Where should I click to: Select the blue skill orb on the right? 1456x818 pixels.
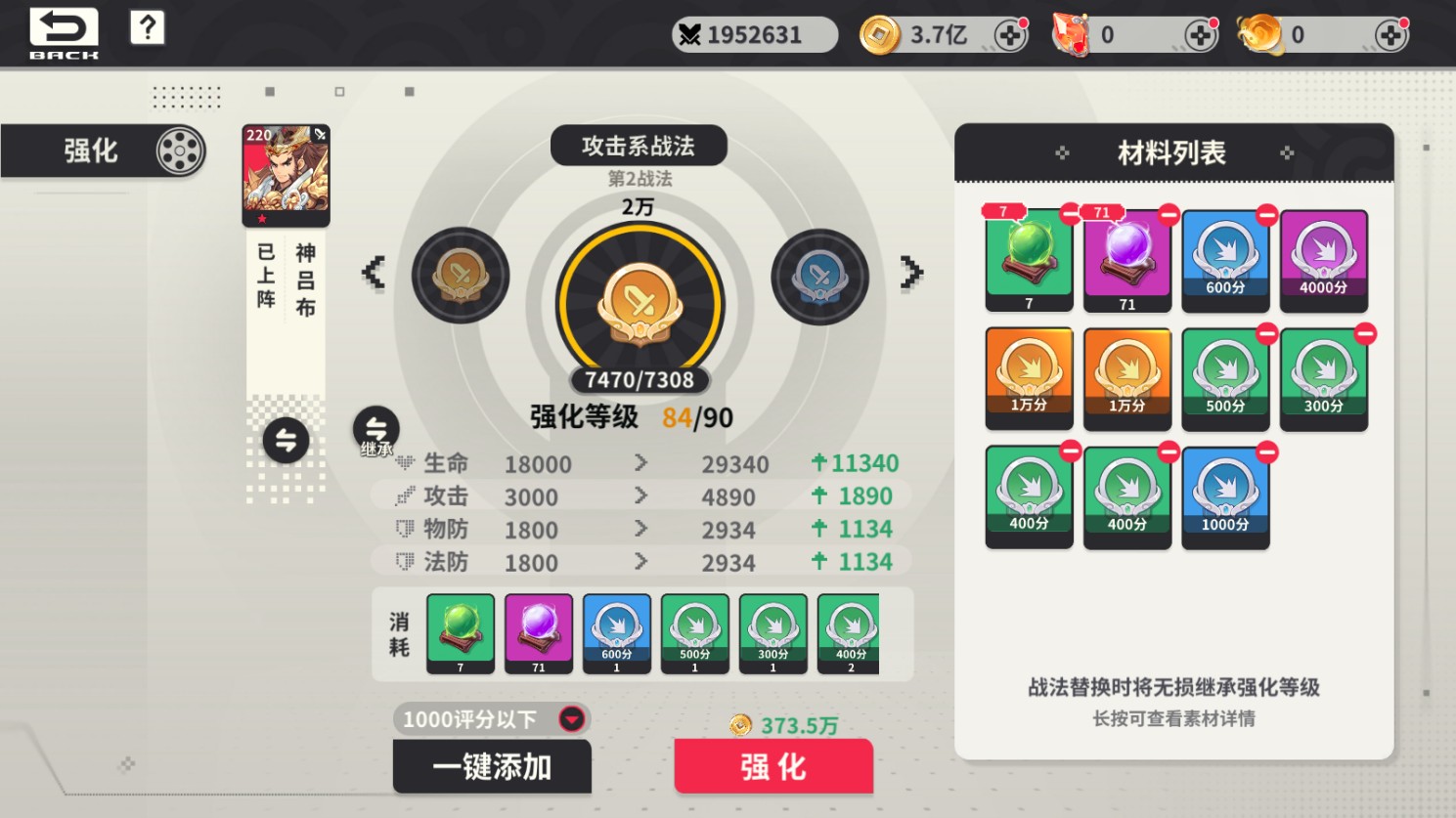(x=819, y=276)
